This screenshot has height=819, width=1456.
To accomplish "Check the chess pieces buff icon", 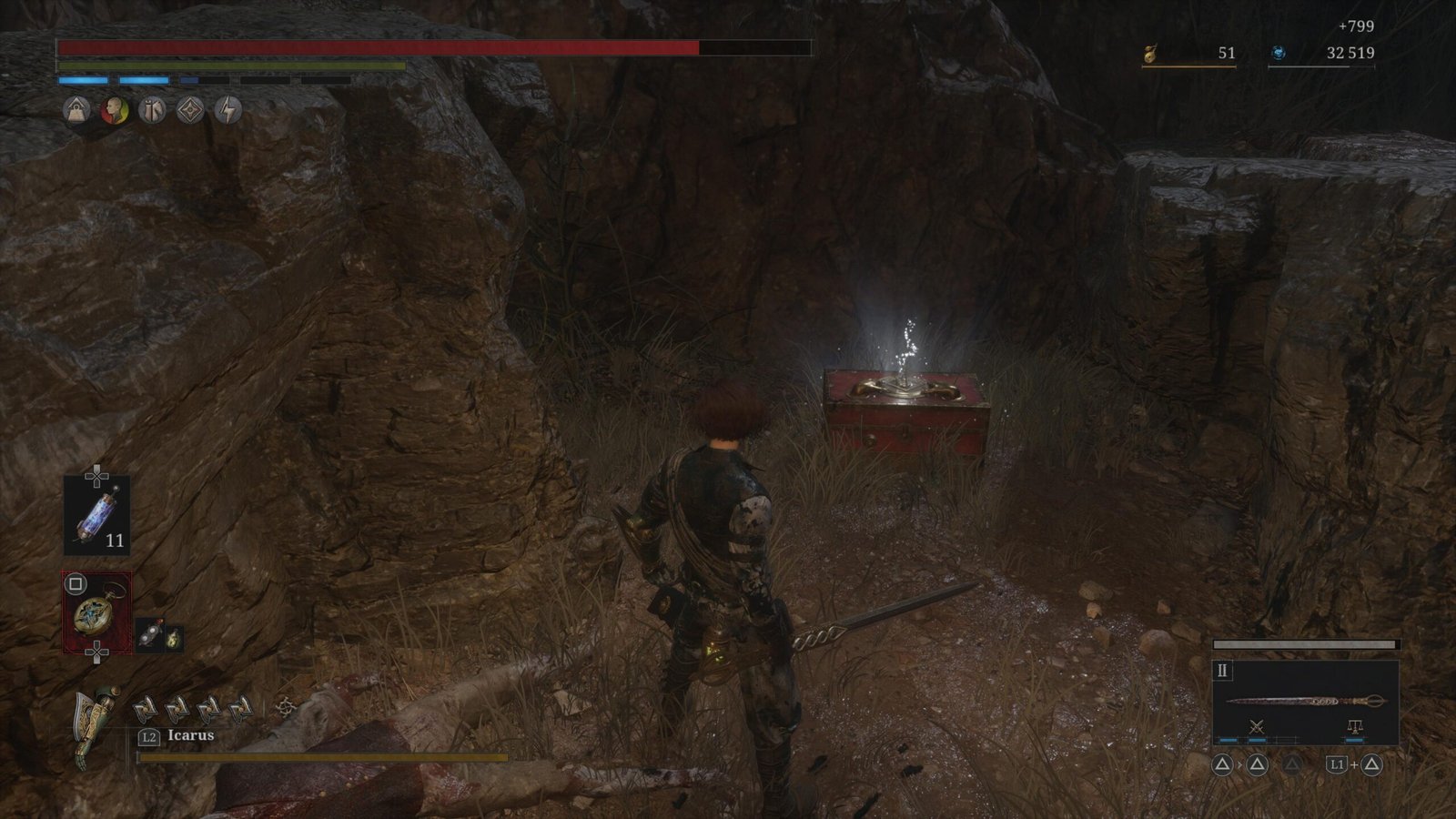I will pos(152,110).
